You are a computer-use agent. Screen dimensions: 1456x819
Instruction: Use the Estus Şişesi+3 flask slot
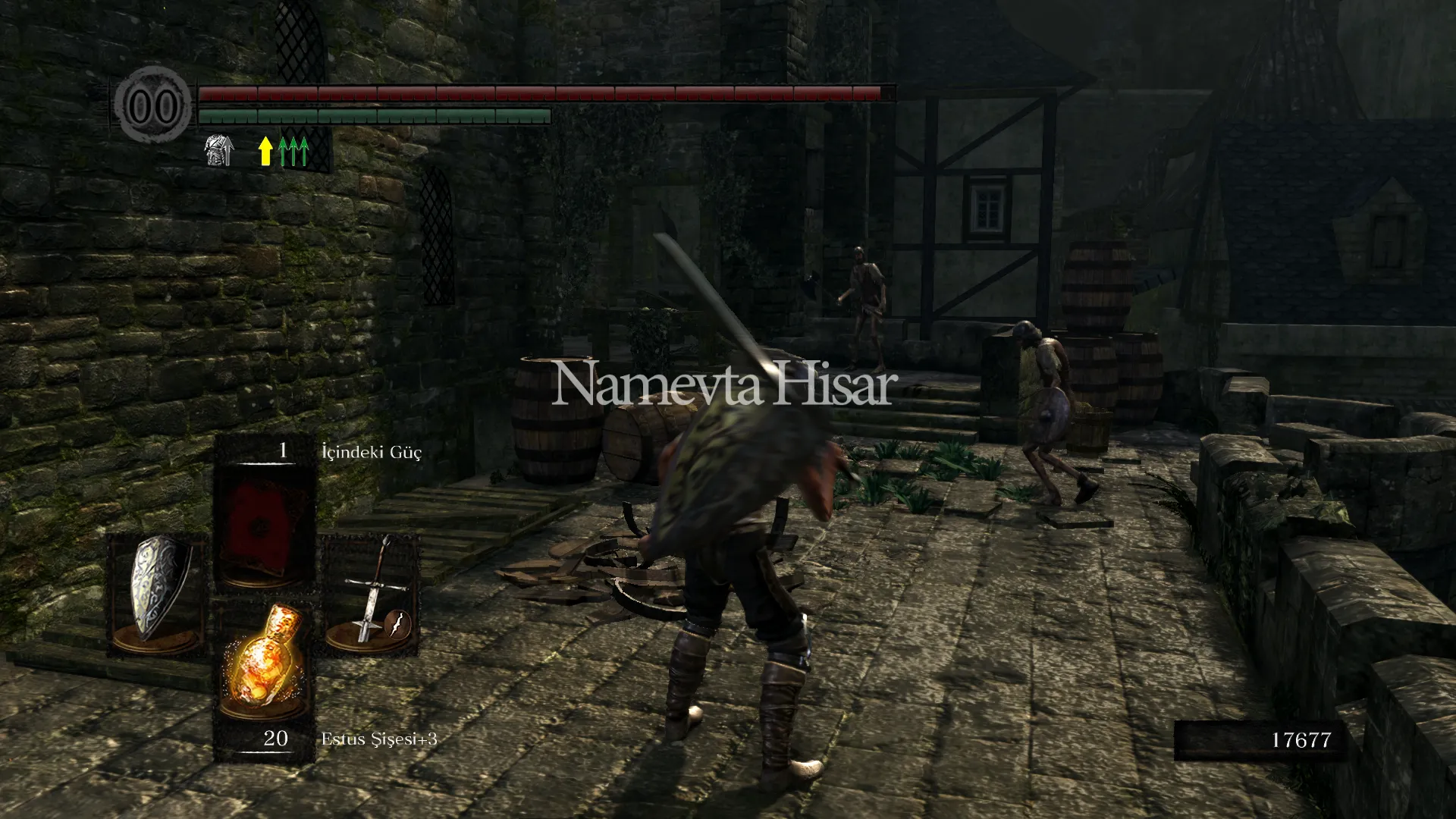click(x=264, y=666)
